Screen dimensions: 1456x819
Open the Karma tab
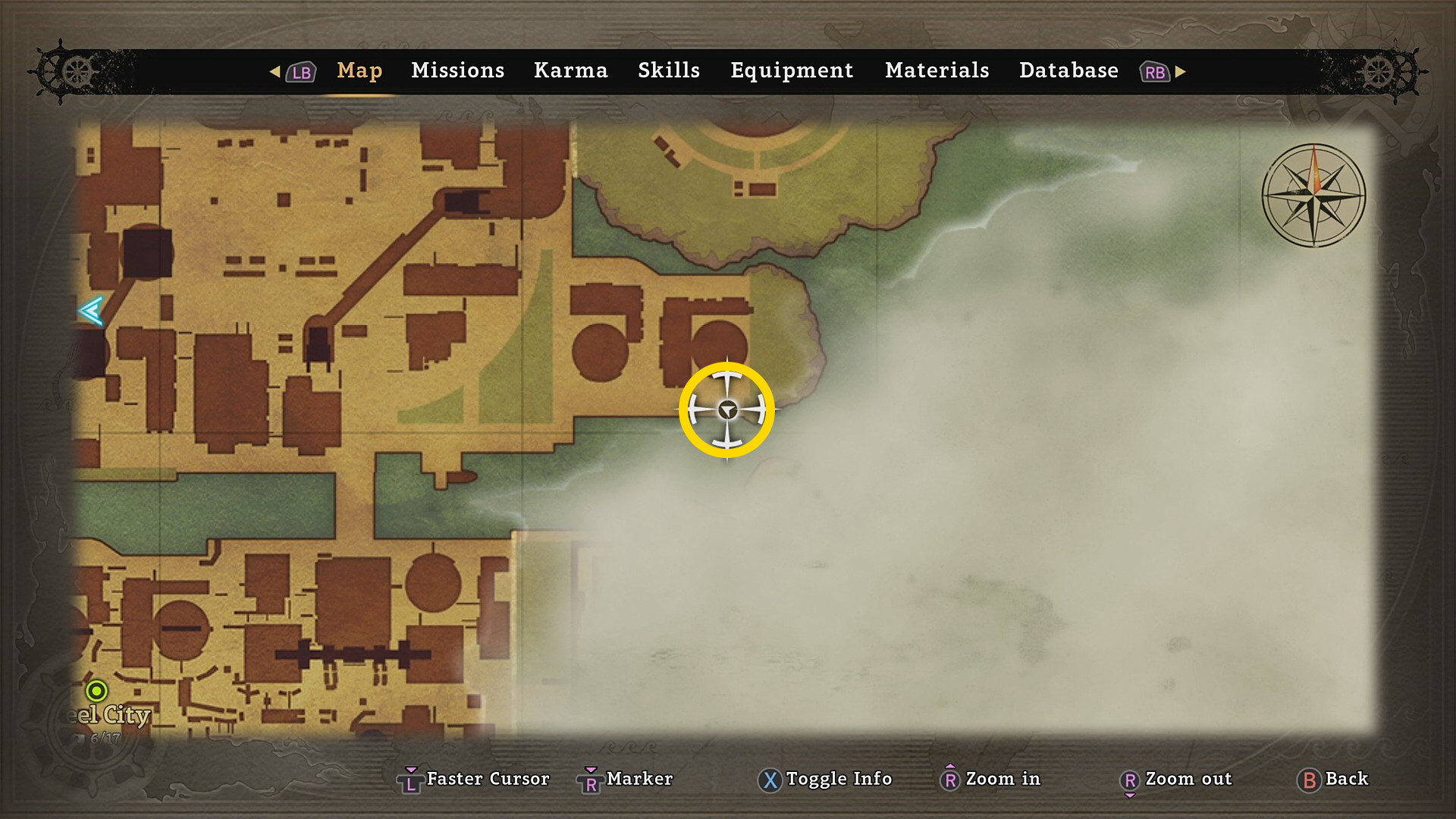pyautogui.click(x=570, y=71)
